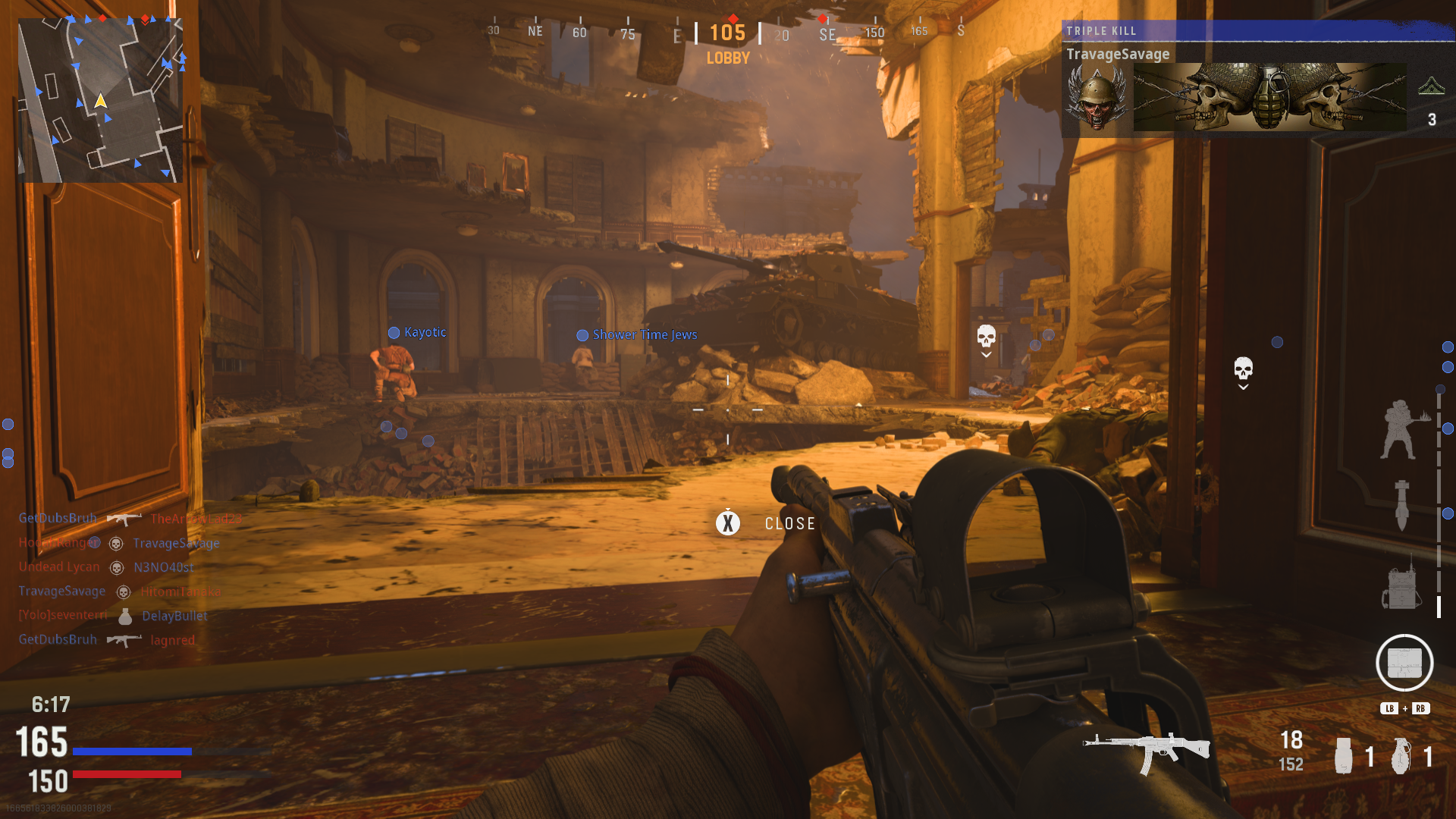Click teammate name tag Kayotic
This screenshot has width=1456, height=819.
[x=425, y=332]
